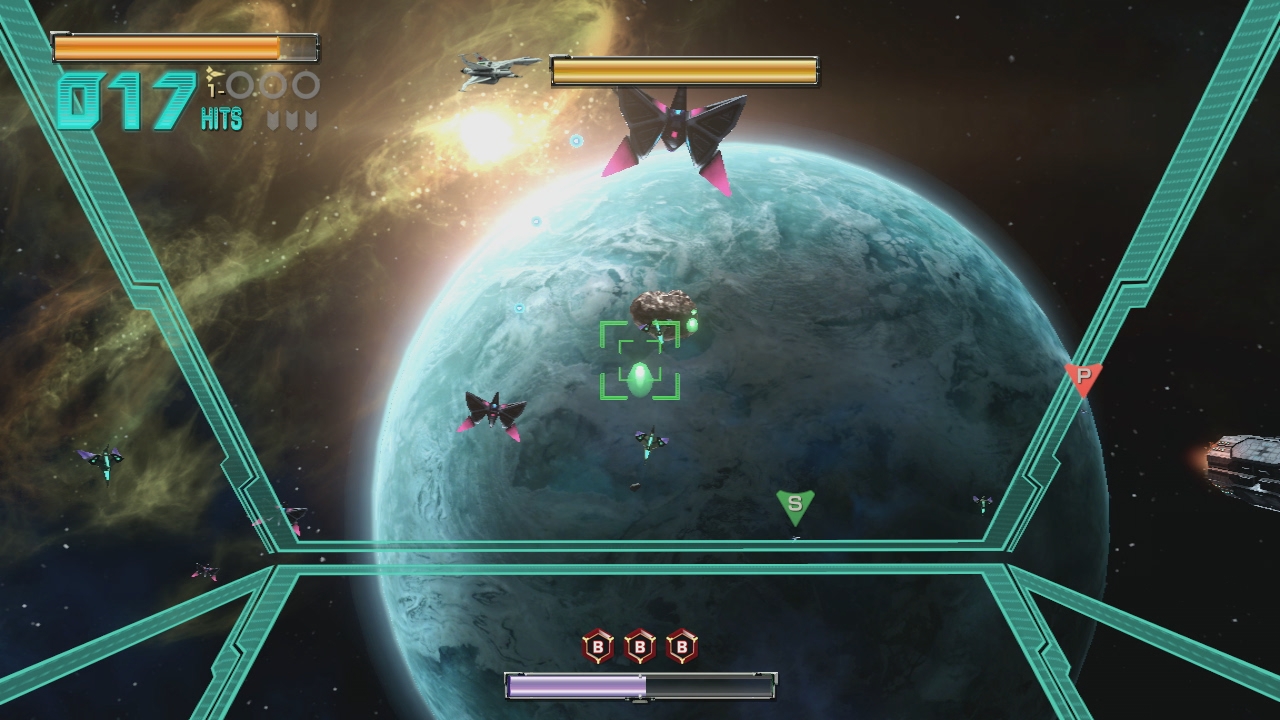This screenshot has width=1280, height=720.
Task: Select the green S teammate marker
Action: coord(795,505)
